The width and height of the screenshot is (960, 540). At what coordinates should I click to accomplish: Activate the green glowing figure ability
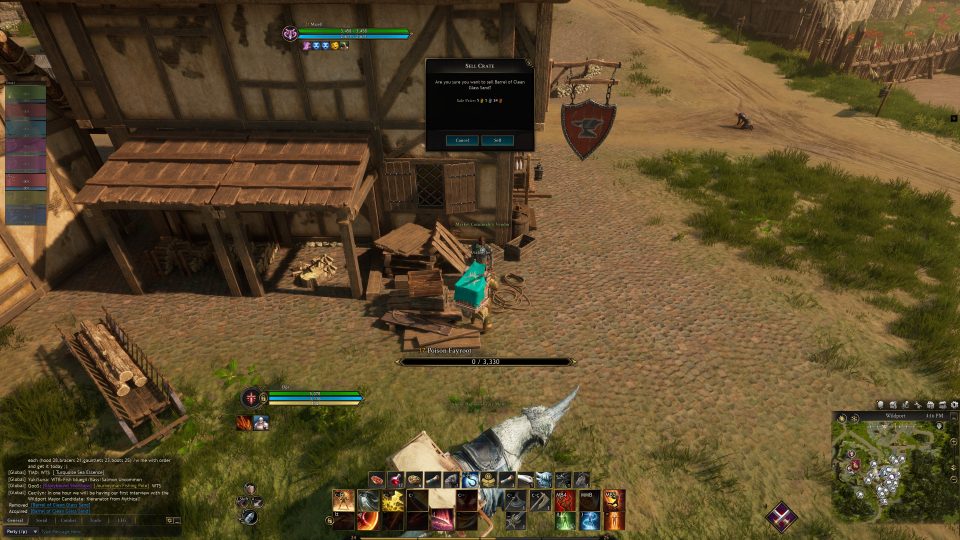click(566, 520)
